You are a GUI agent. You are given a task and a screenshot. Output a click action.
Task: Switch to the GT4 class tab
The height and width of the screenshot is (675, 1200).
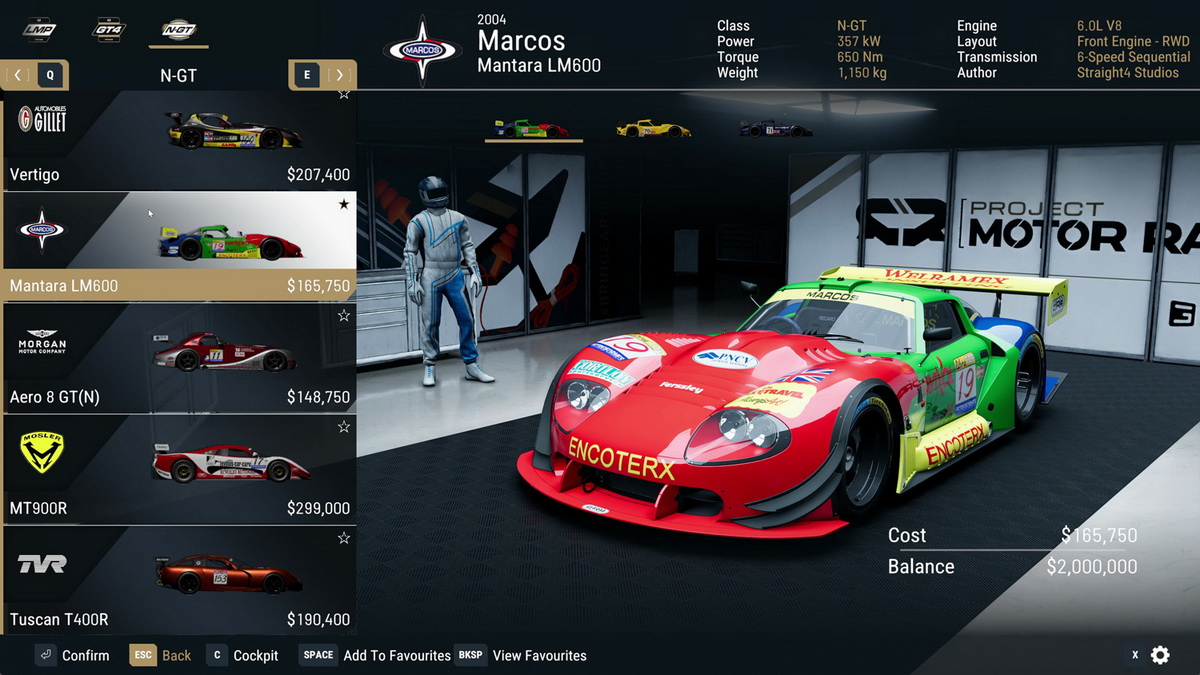point(109,30)
